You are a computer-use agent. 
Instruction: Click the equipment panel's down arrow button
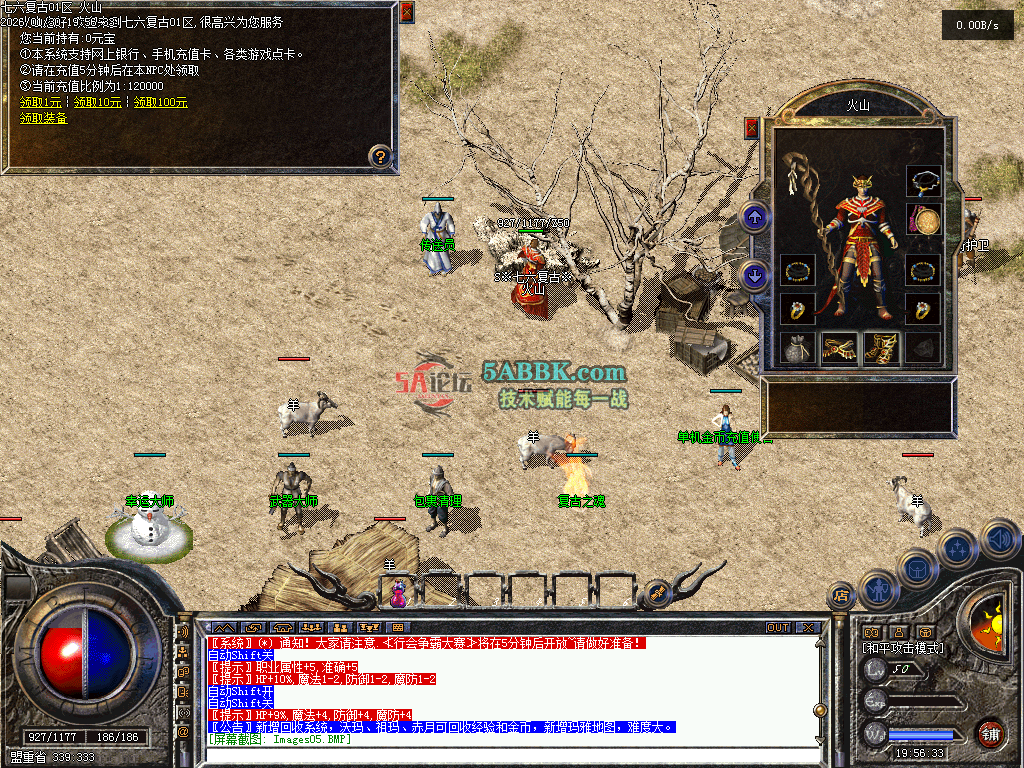click(755, 273)
